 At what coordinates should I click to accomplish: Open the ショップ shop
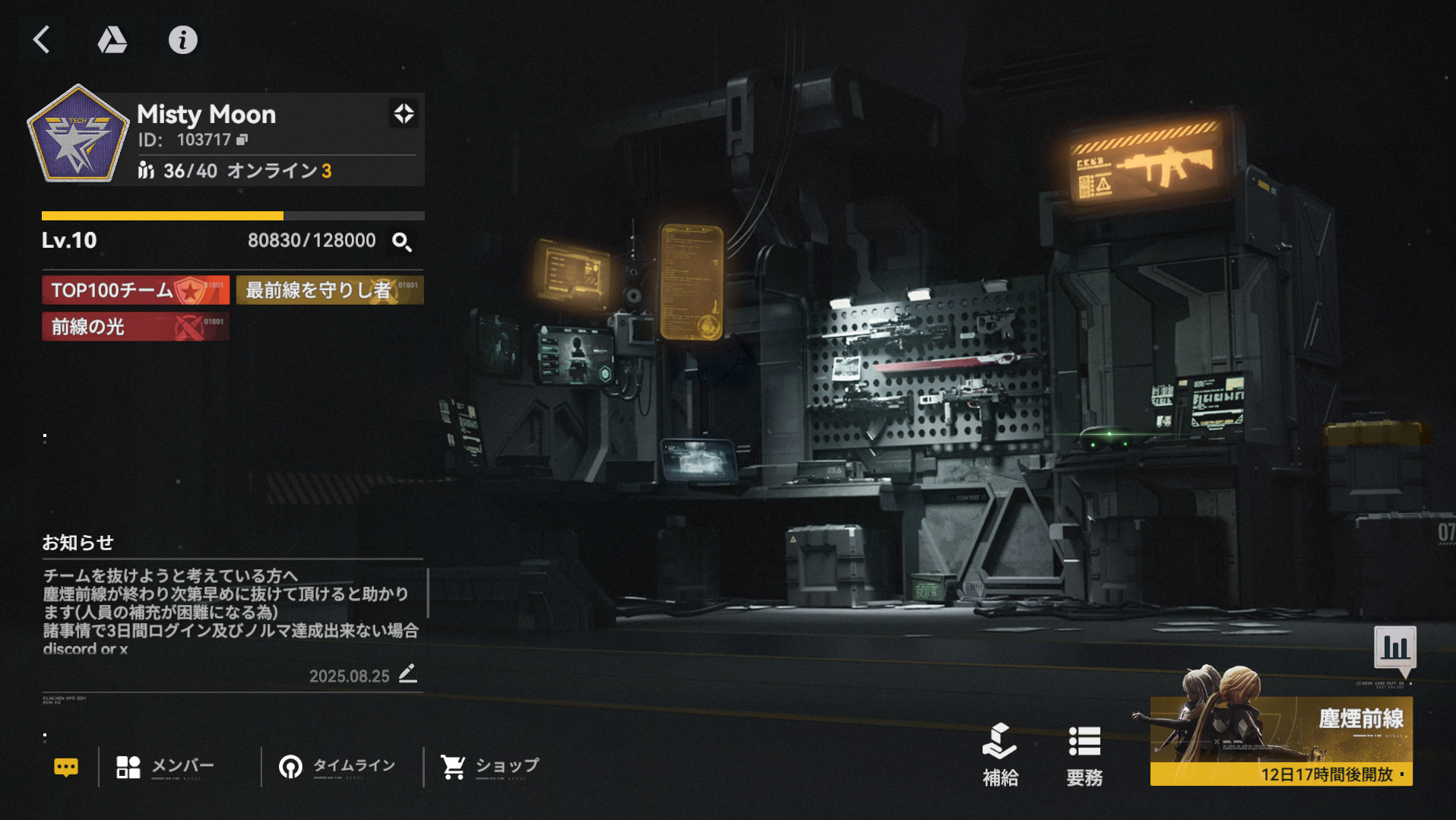[490, 767]
